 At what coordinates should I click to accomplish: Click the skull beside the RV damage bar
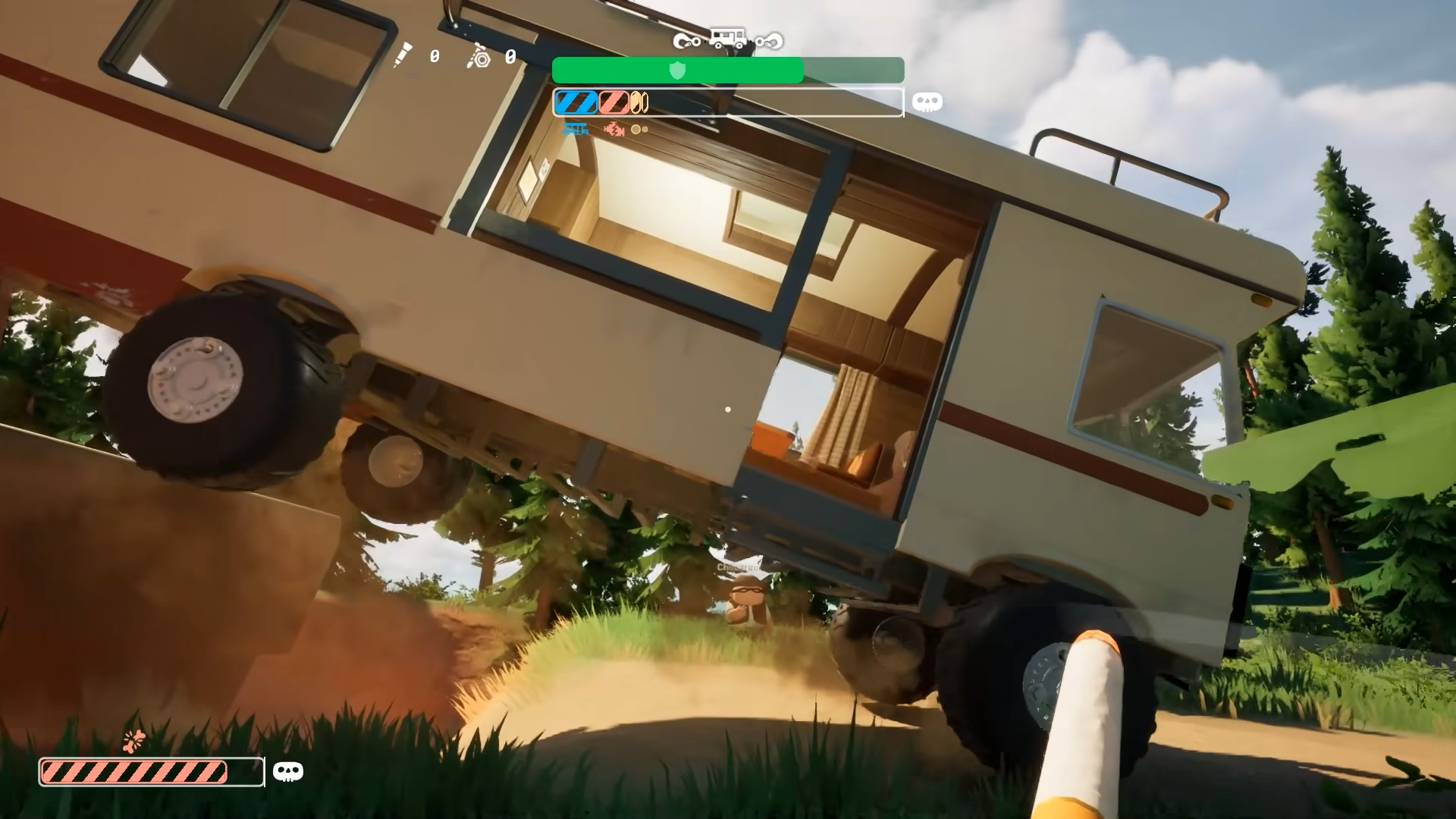[927, 102]
